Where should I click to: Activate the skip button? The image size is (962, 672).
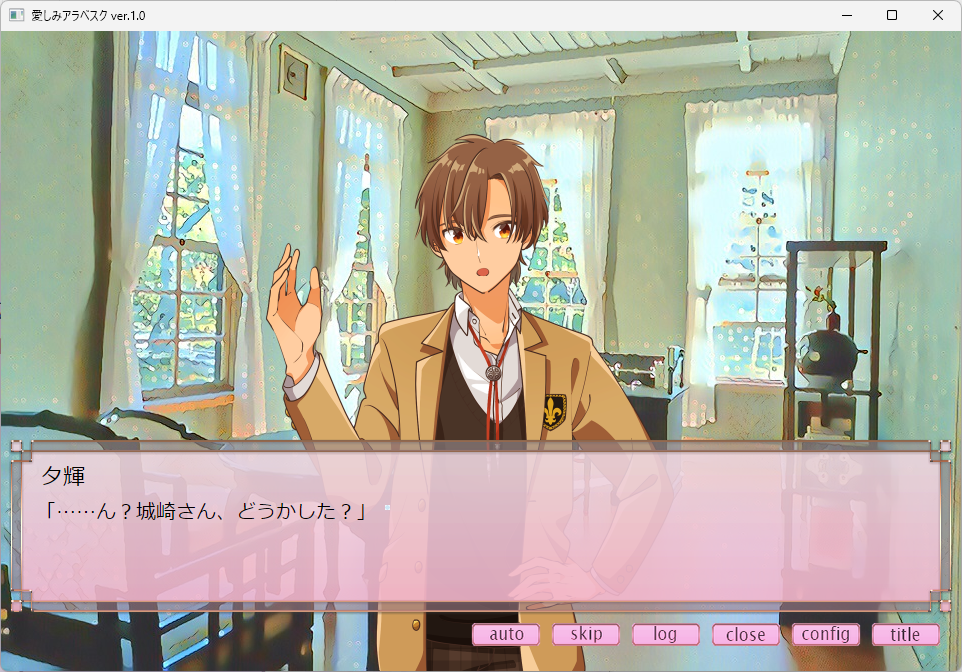pyautogui.click(x=586, y=634)
